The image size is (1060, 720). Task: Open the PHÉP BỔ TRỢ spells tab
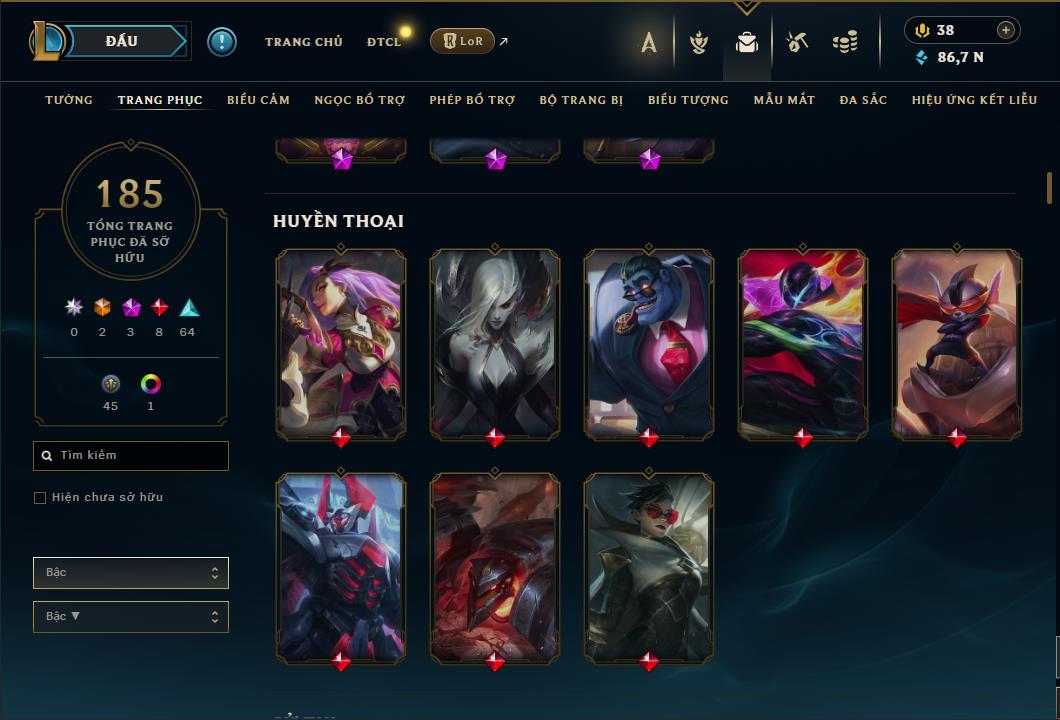[472, 100]
